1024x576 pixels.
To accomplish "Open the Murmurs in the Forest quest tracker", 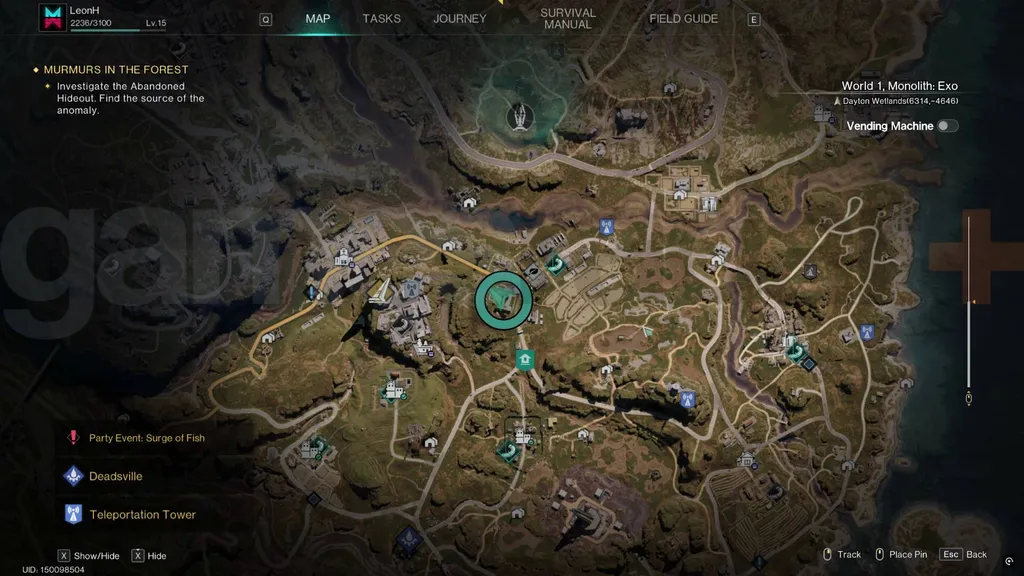I will tap(116, 70).
